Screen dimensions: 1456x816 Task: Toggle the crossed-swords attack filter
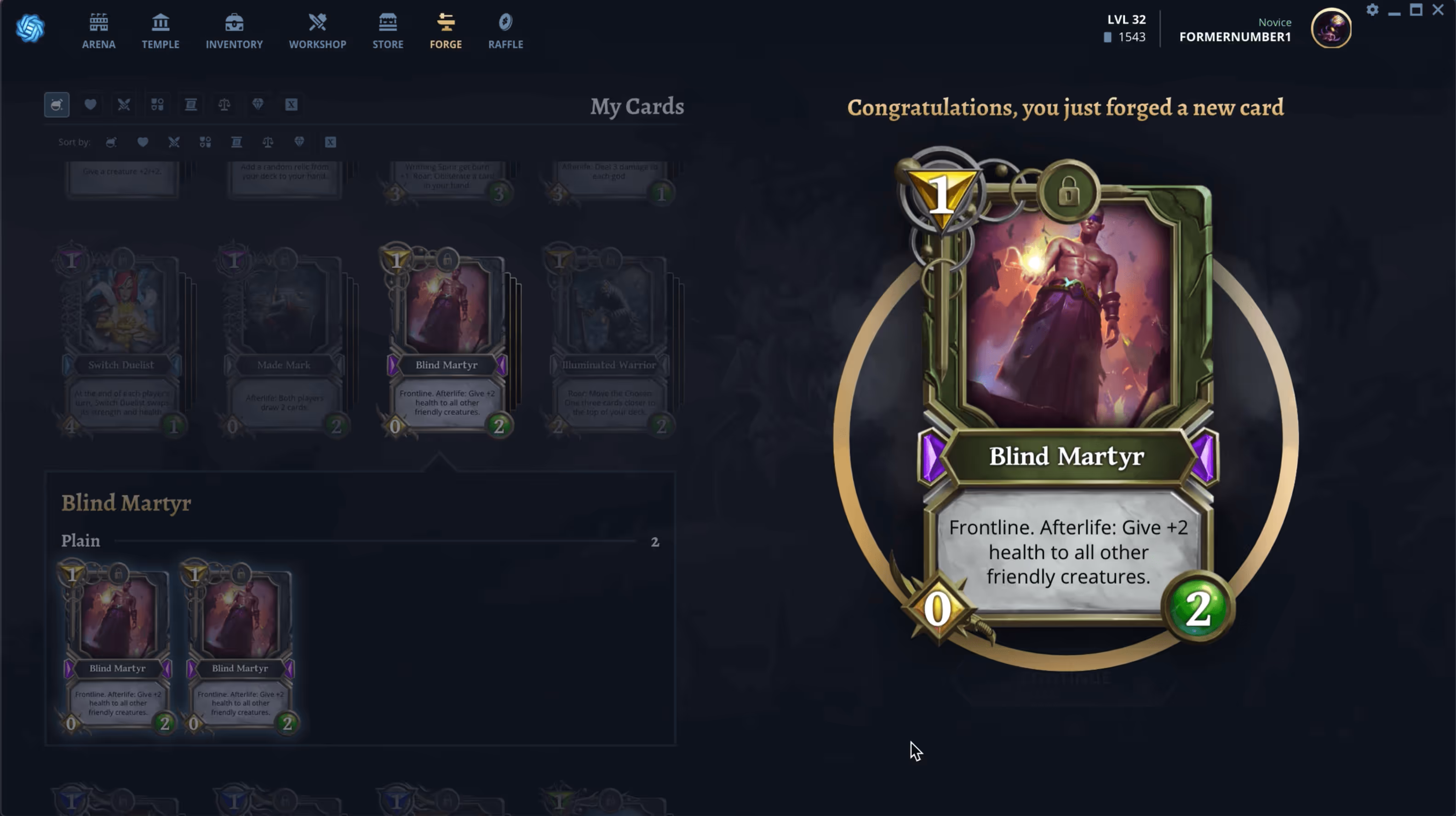coord(124,104)
